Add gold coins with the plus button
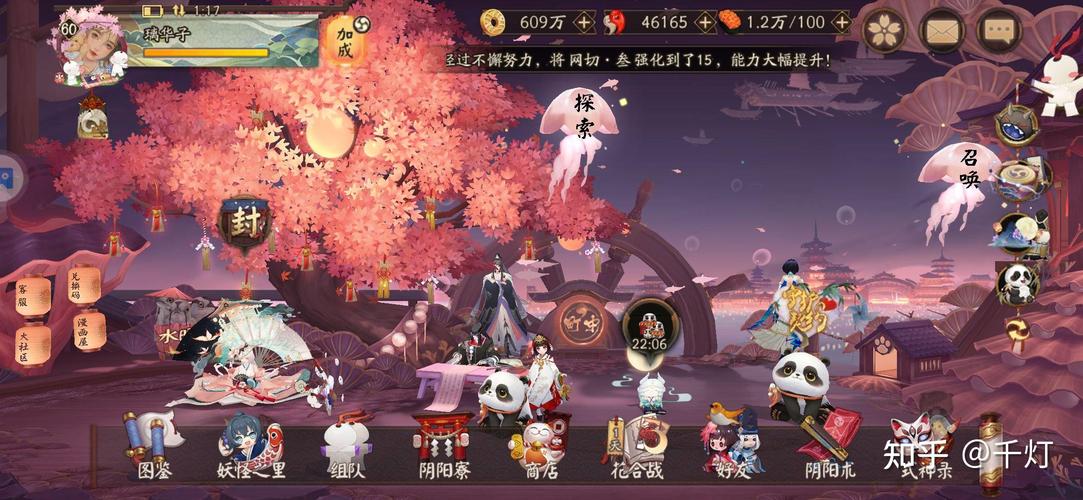Viewport: 1083px width, 500px height. 584,21
